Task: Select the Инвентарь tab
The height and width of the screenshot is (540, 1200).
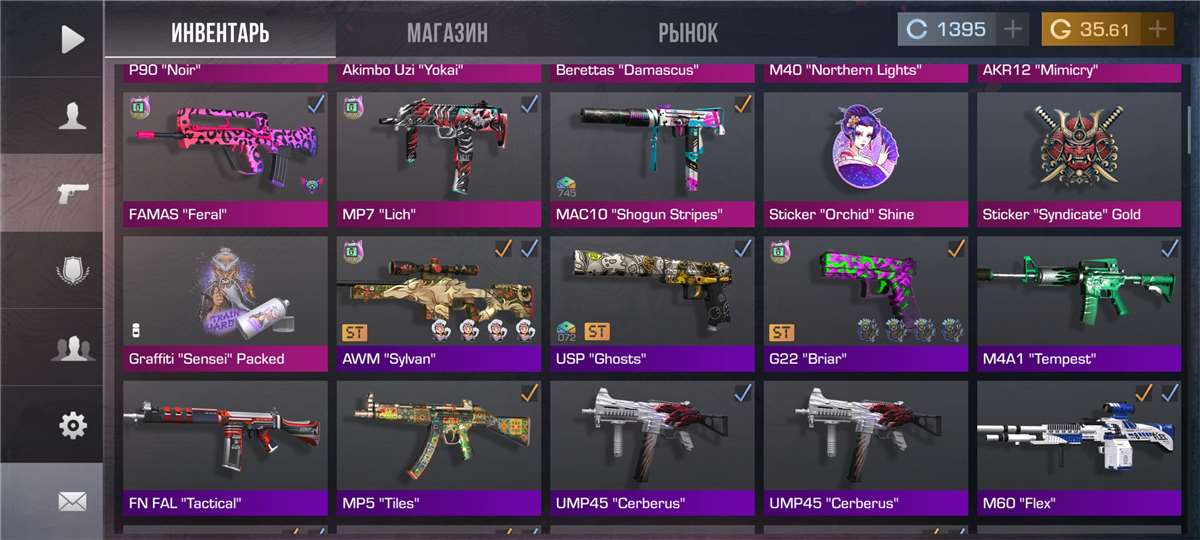Action: [220, 33]
